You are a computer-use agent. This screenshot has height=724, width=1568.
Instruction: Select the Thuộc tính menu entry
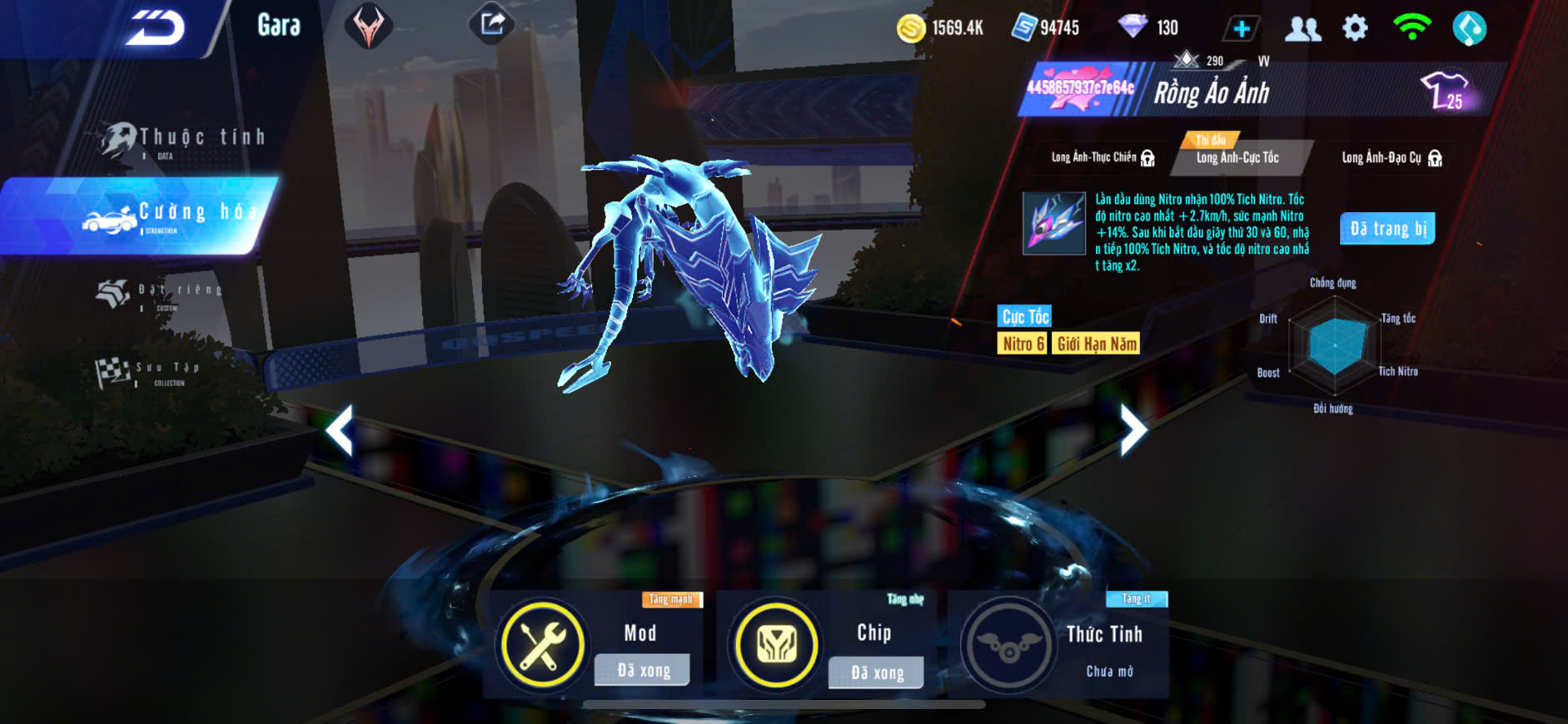click(185, 139)
